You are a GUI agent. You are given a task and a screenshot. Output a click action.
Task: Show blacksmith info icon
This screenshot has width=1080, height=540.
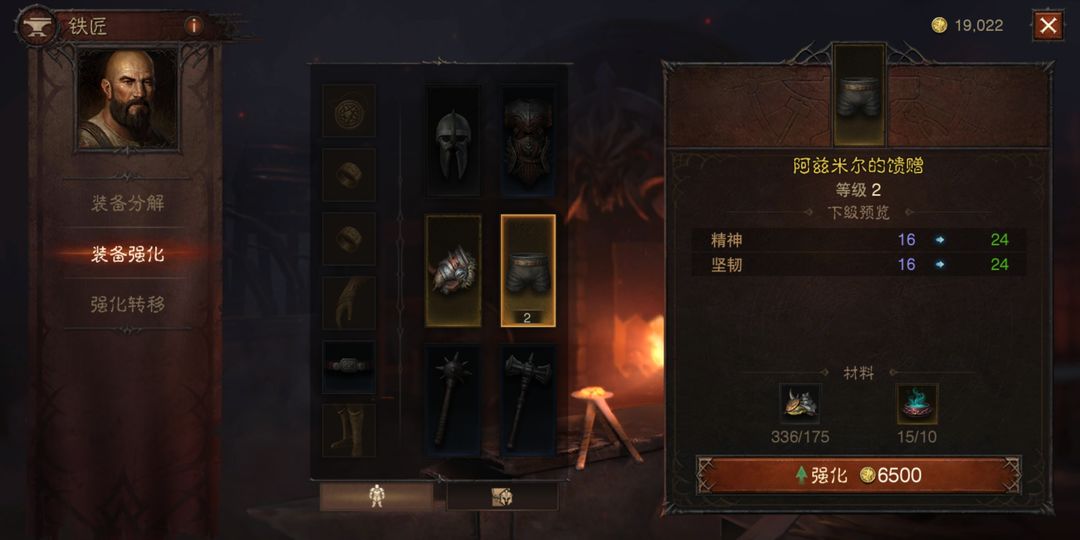click(193, 26)
